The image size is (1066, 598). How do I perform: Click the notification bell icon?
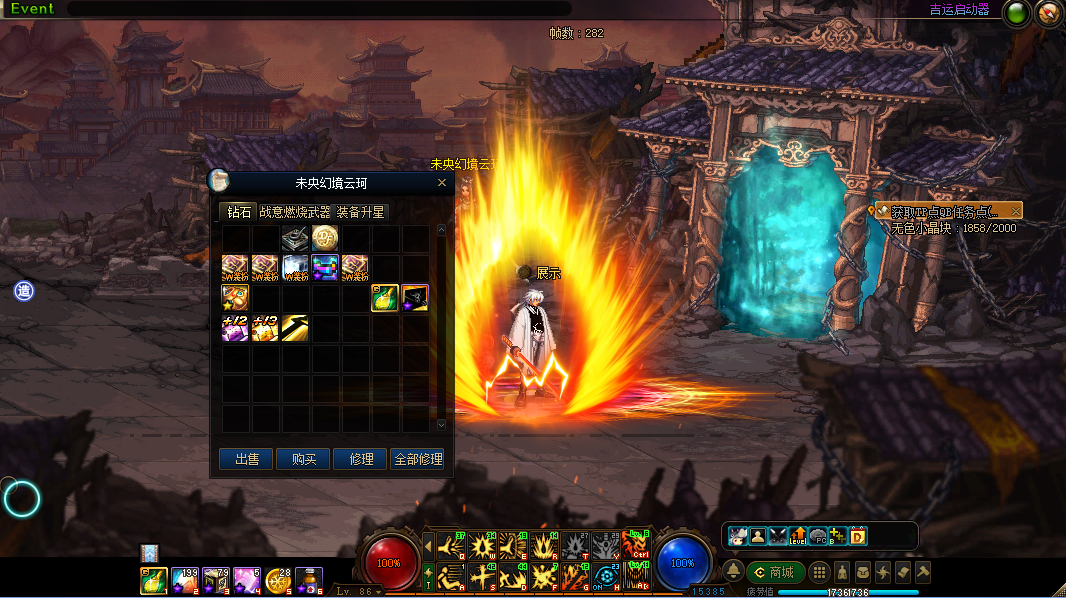click(734, 571)
